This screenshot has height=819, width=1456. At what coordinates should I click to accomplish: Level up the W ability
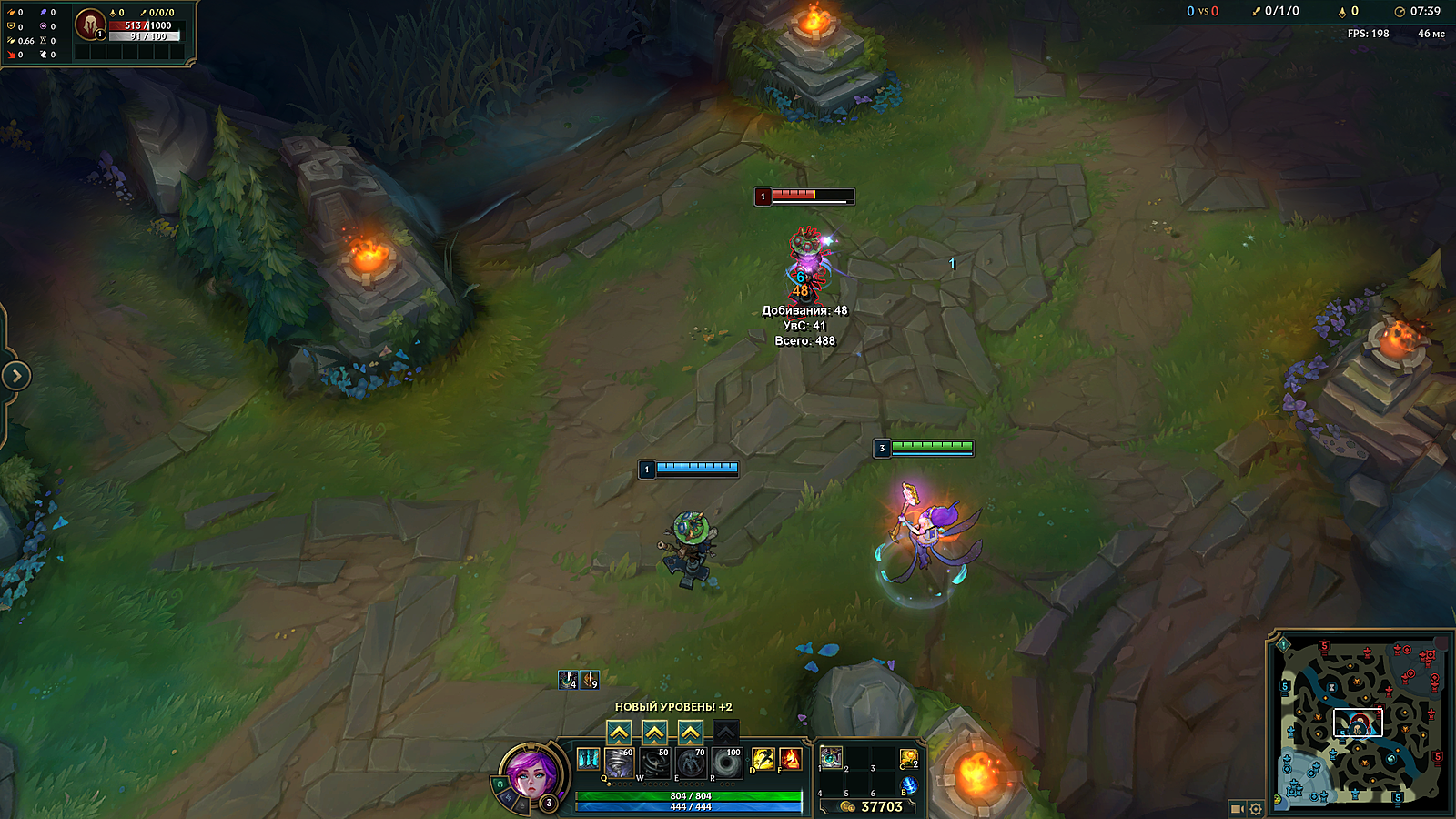(x=654, y=733)
